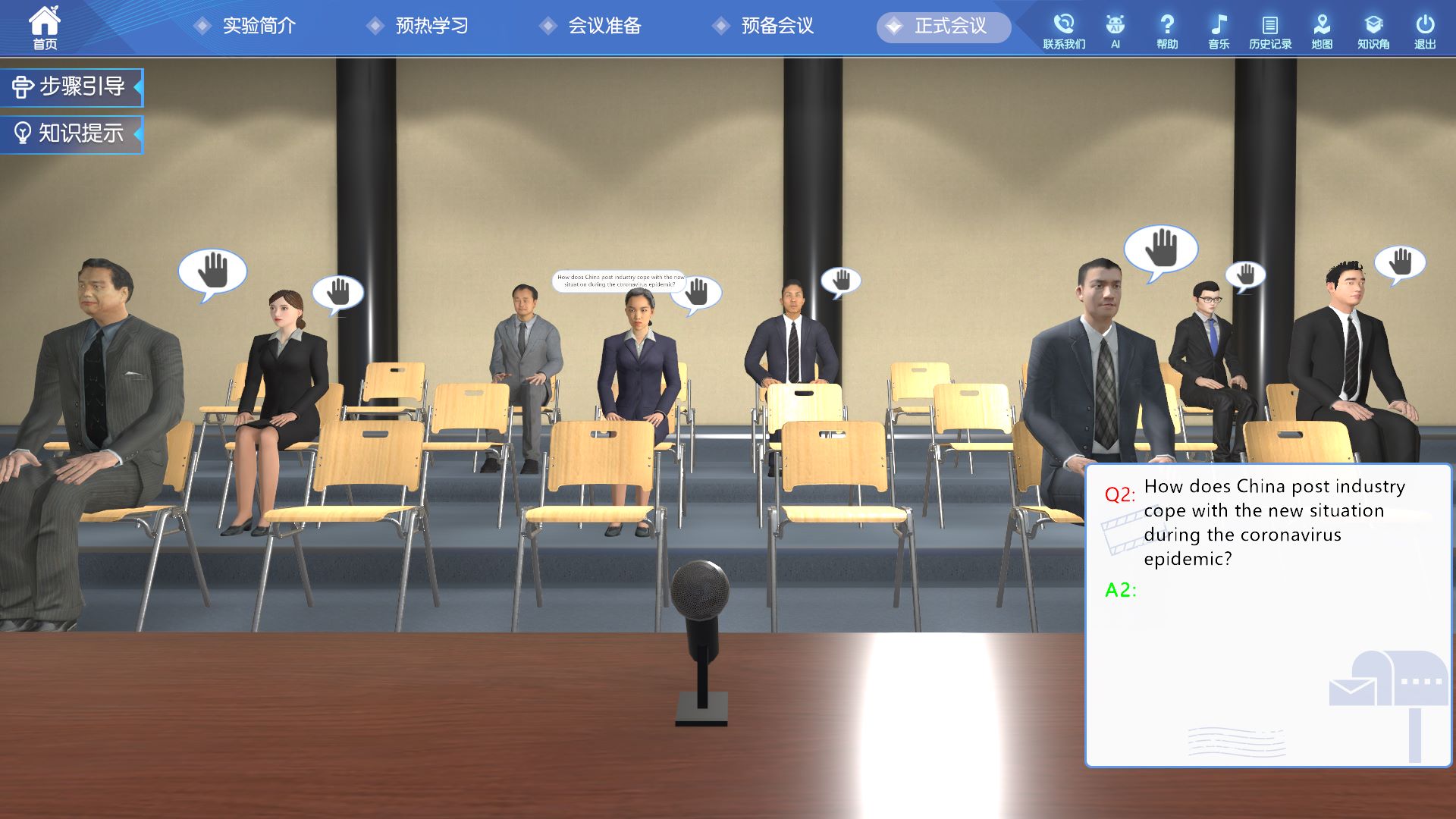
Task: View the 历史记录 history log
Action: pyautogui.click(x=1270, y=31)
